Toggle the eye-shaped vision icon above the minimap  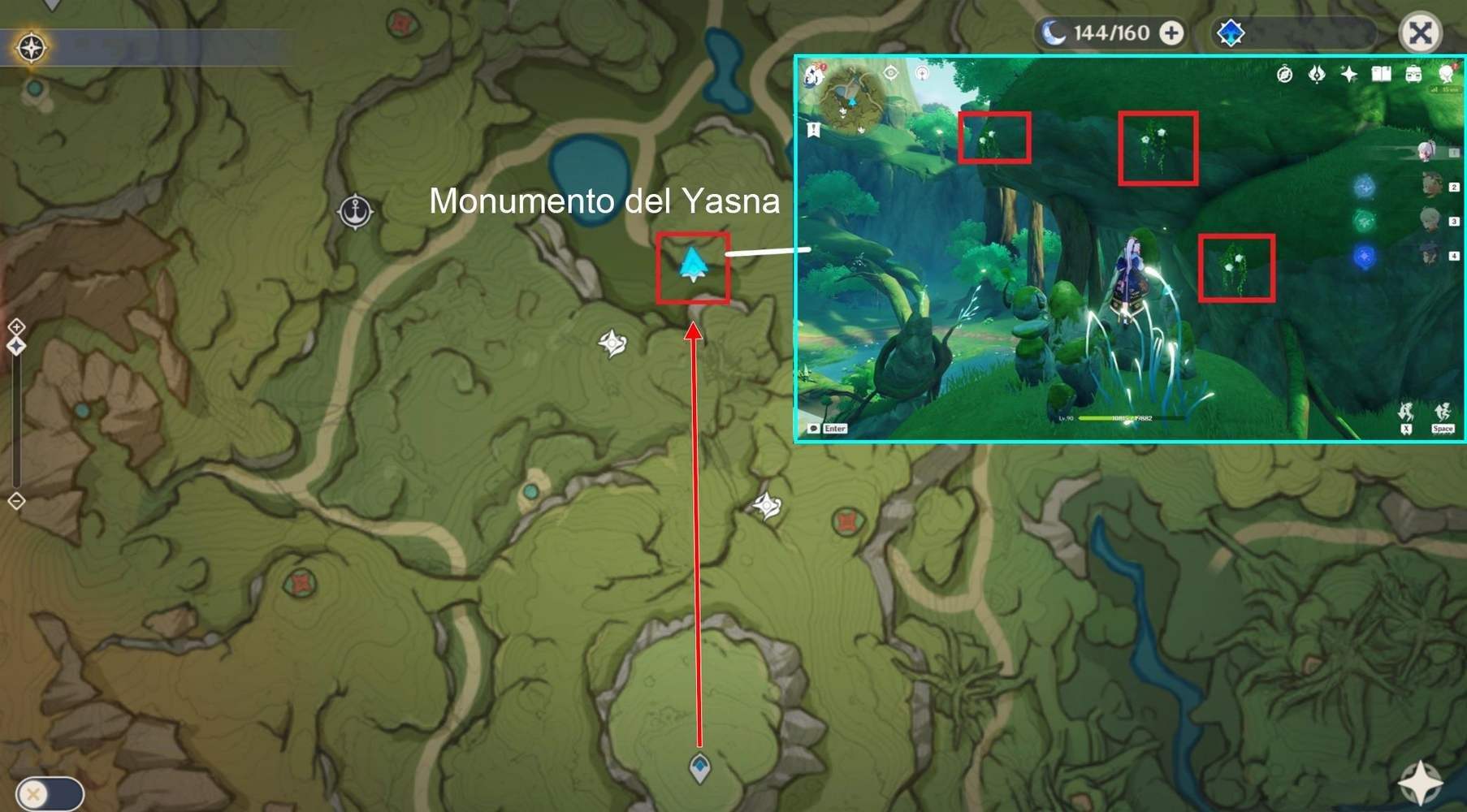click(x=892, y=72)
